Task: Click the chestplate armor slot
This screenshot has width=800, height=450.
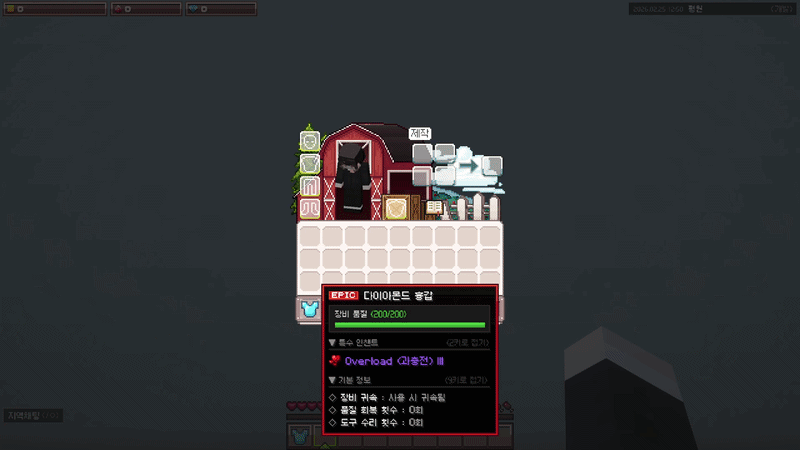Action: click(309, 163)
